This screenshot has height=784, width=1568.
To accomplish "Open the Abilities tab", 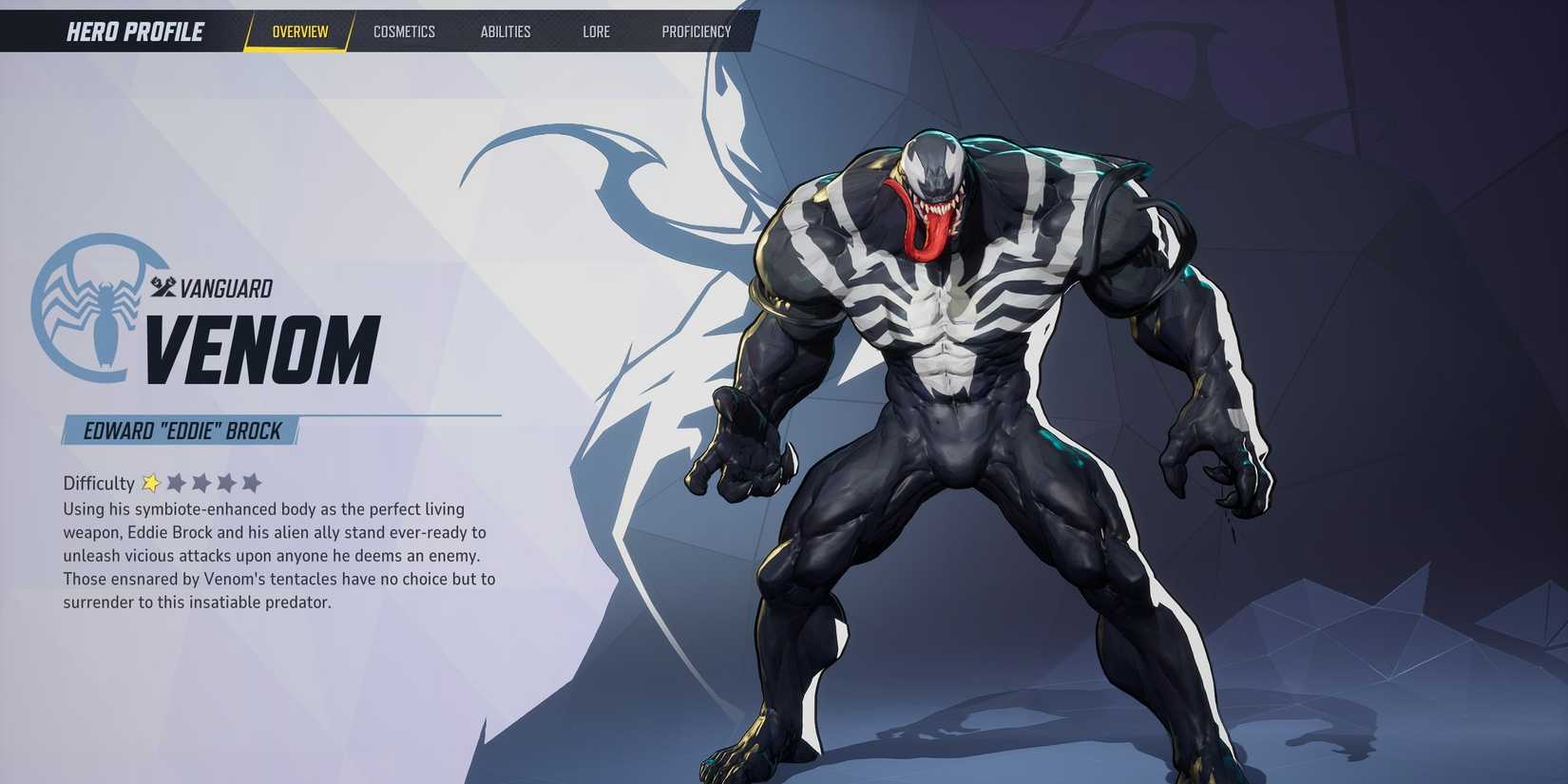I will coord(505,31).
